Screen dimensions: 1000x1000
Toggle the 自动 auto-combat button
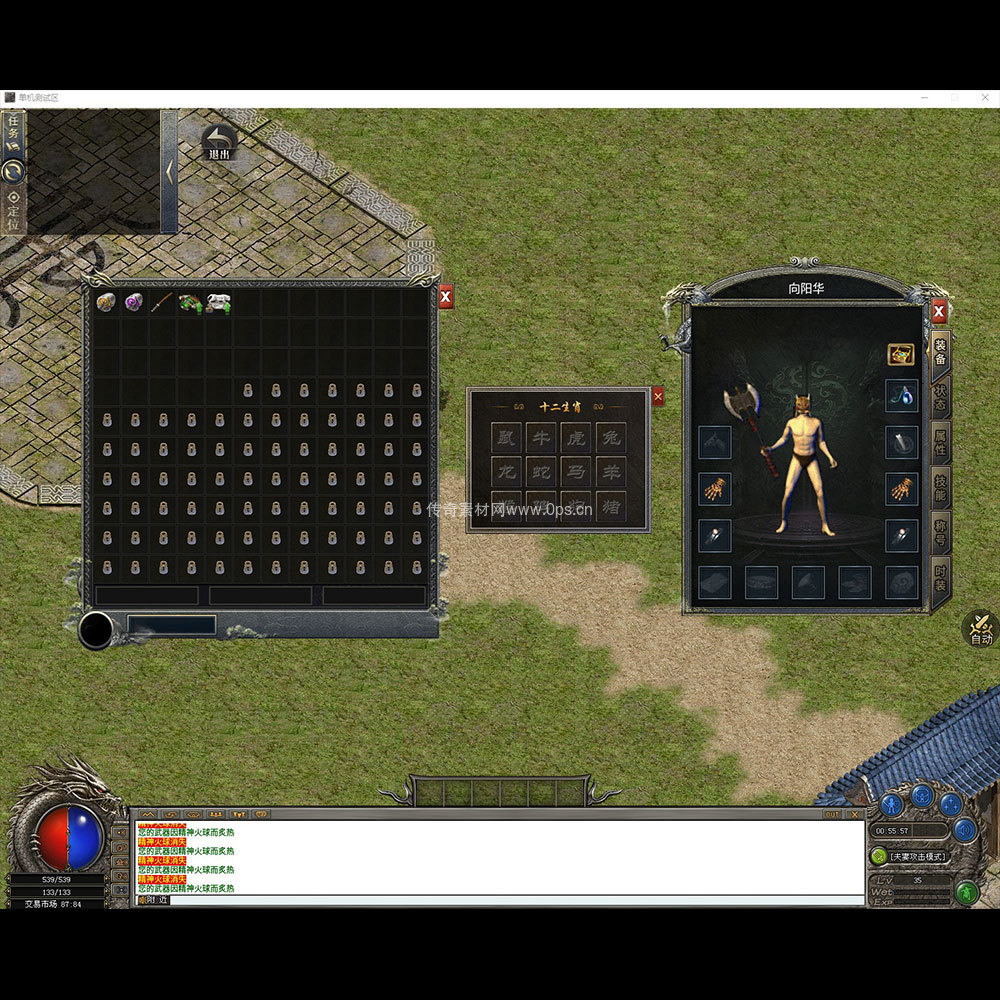980,629
